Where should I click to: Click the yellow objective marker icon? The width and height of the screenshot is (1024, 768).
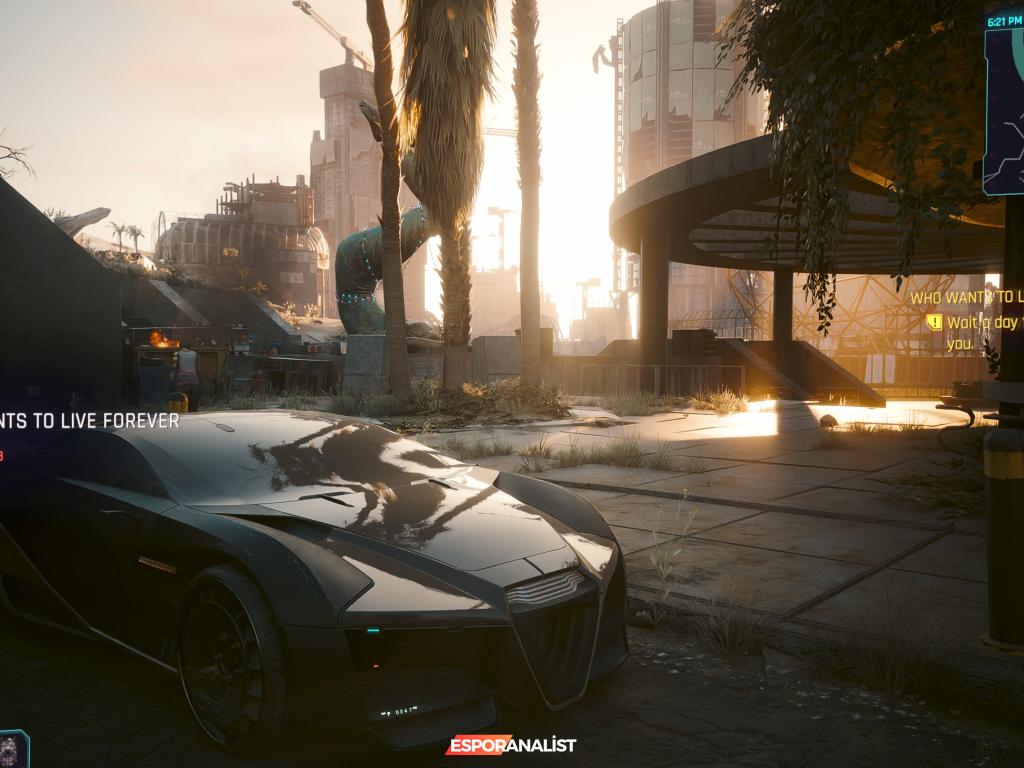point(934,322)
